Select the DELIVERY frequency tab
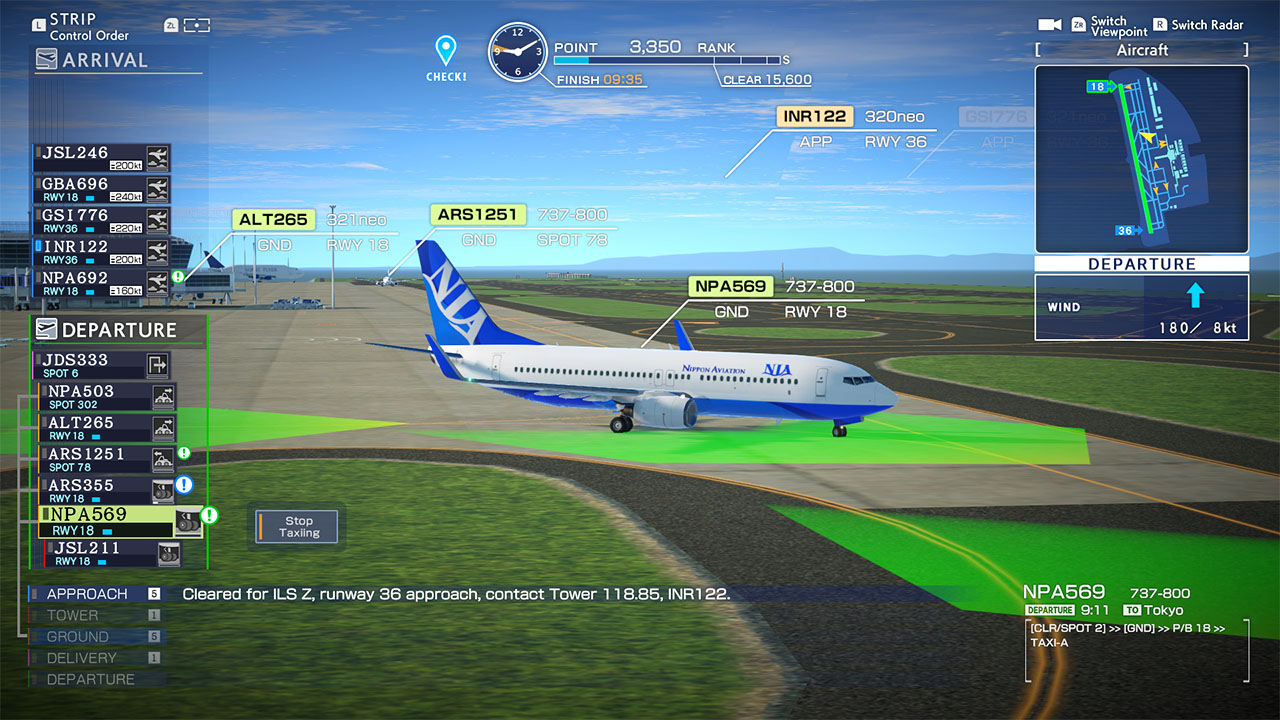The height and width of the screenshot is (720, 1280). (x=90, y=657)
